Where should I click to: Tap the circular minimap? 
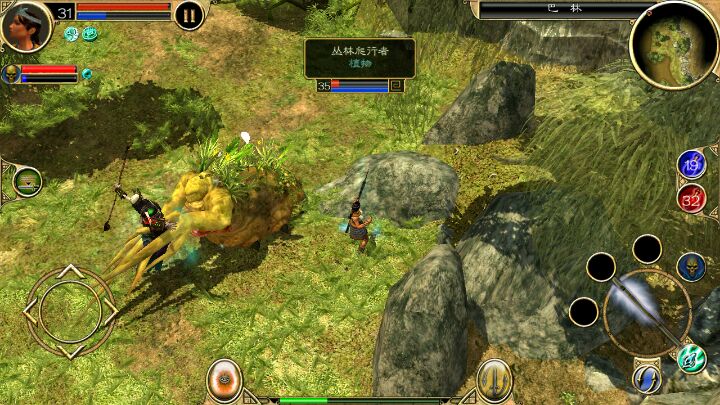[x=674, y=43]
